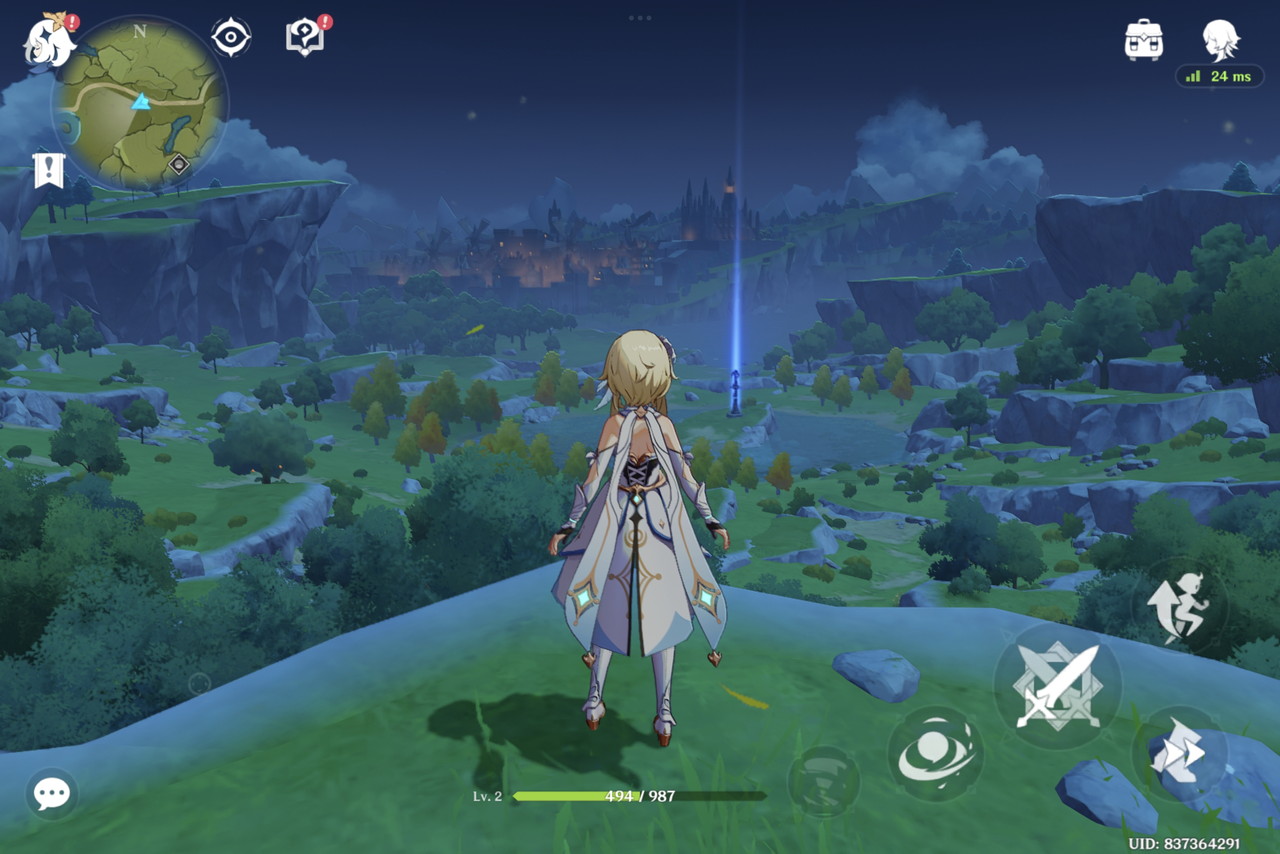
Task: Toggle the elemental sight eye icon
Action: (x=230, y=38)
